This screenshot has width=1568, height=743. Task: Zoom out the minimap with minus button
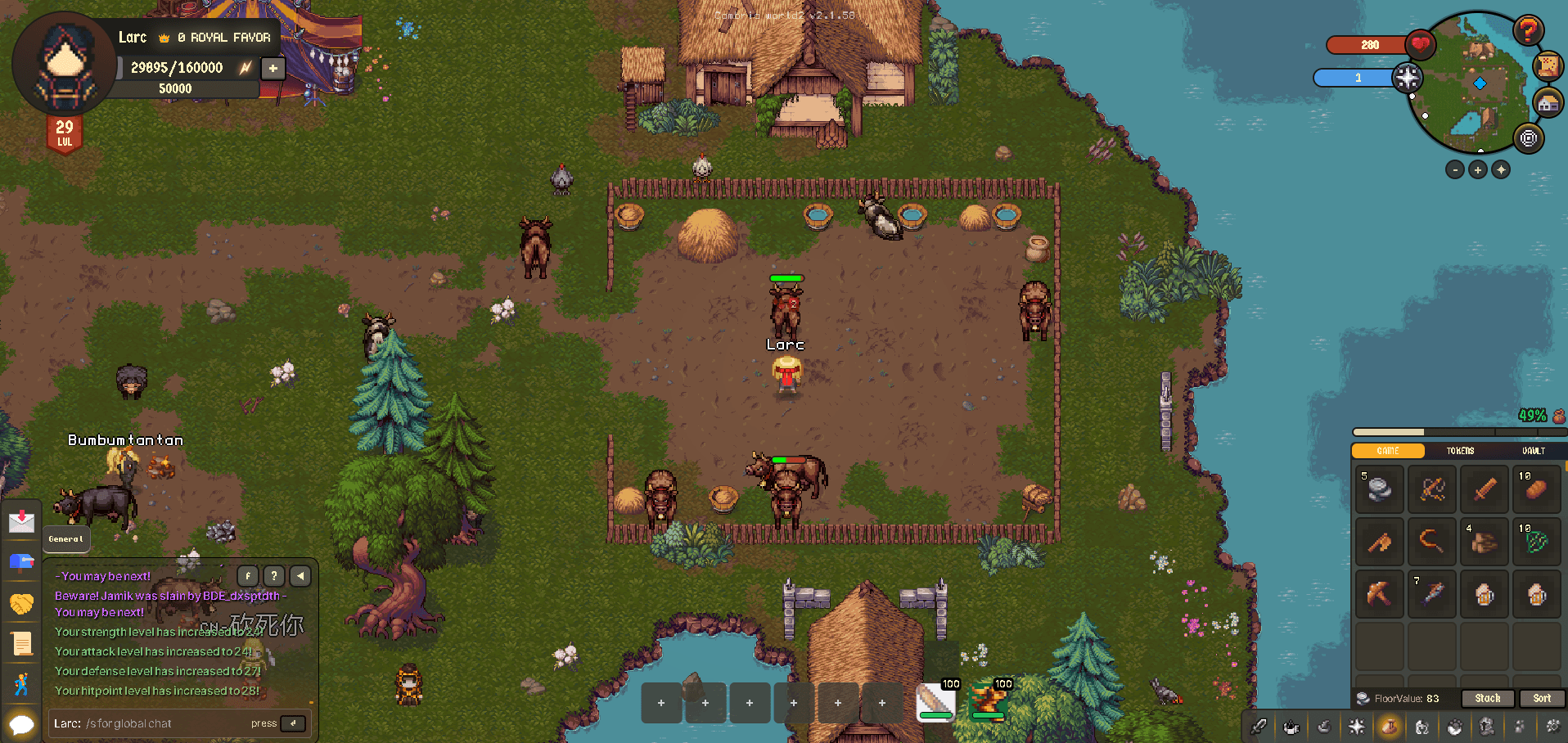1454,170
